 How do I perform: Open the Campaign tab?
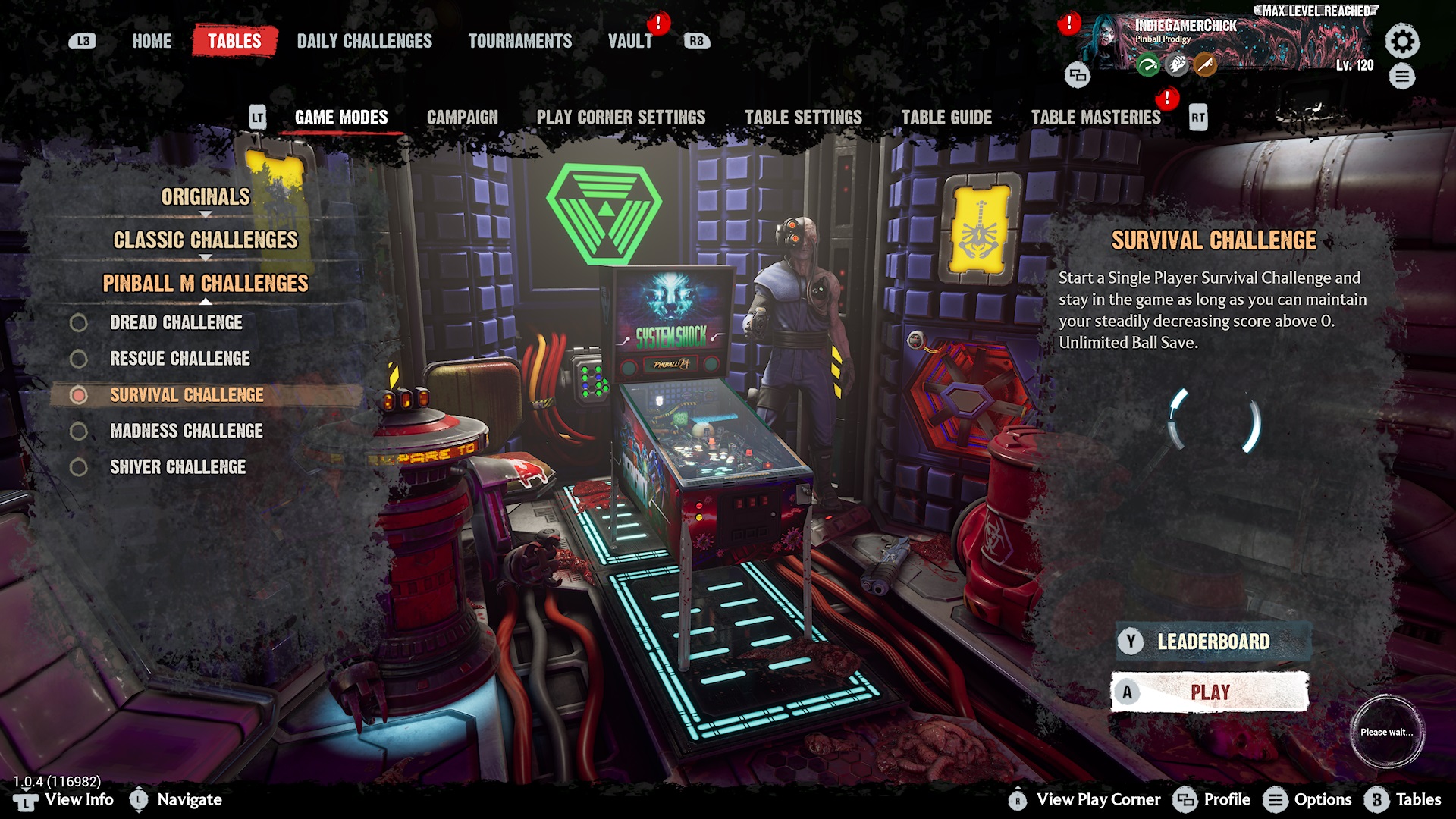tap(462, 118)
